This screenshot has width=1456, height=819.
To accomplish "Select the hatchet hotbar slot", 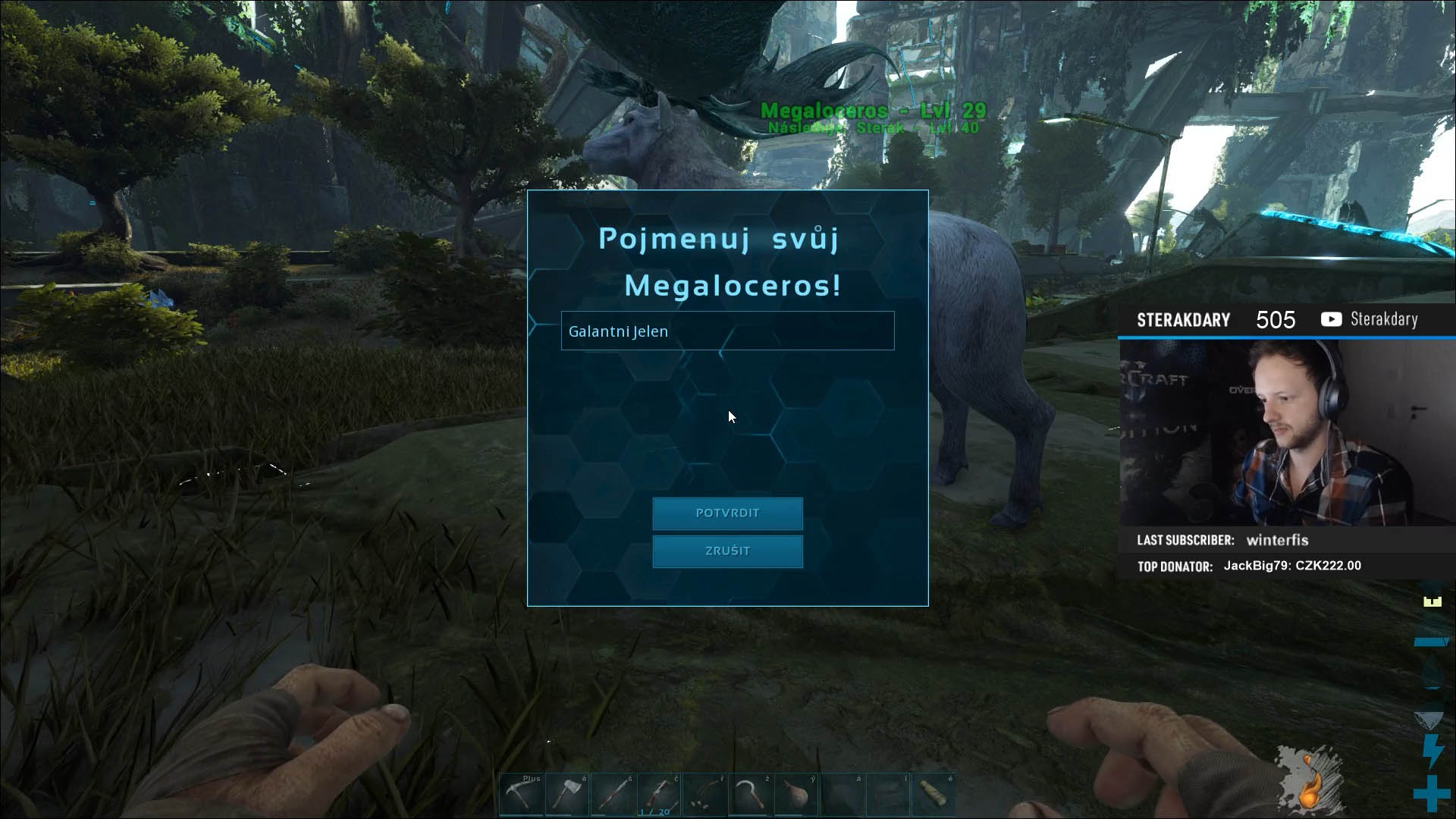I will (x=567, y=795).
